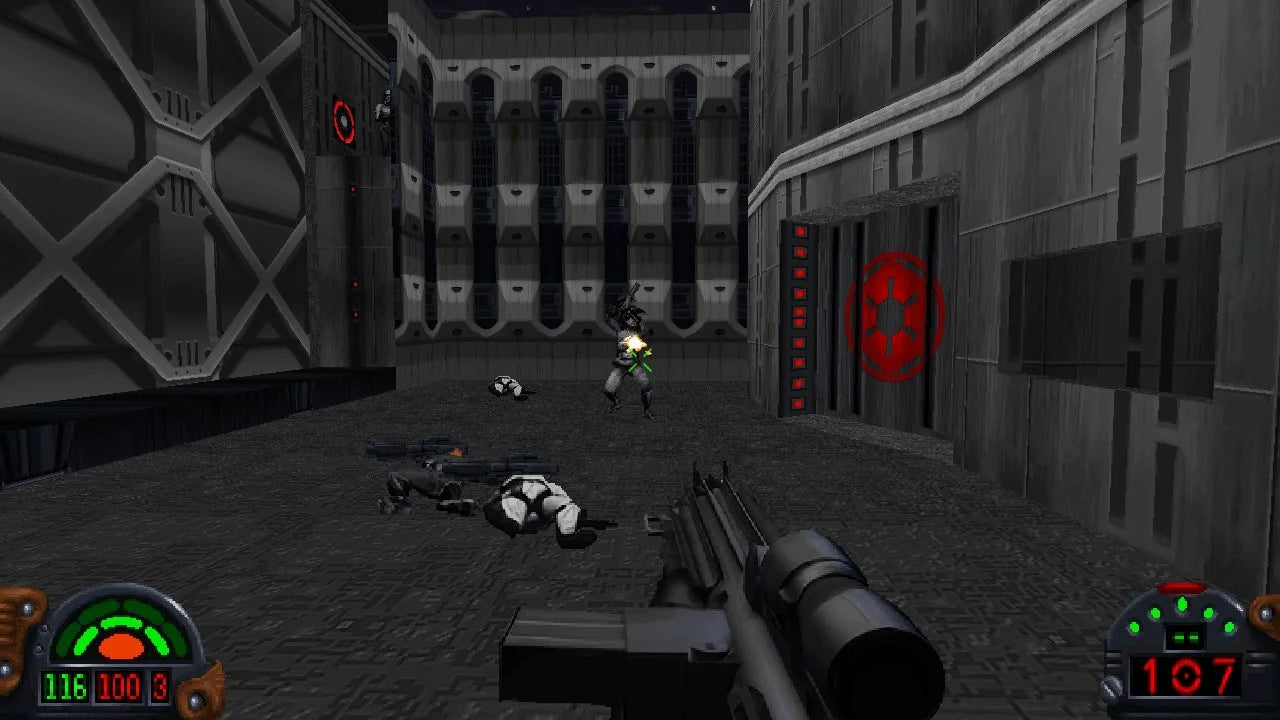This screenshot has height=720, width=1280.
Task: Click the lives counter showing 3
Action: point(158,688)
